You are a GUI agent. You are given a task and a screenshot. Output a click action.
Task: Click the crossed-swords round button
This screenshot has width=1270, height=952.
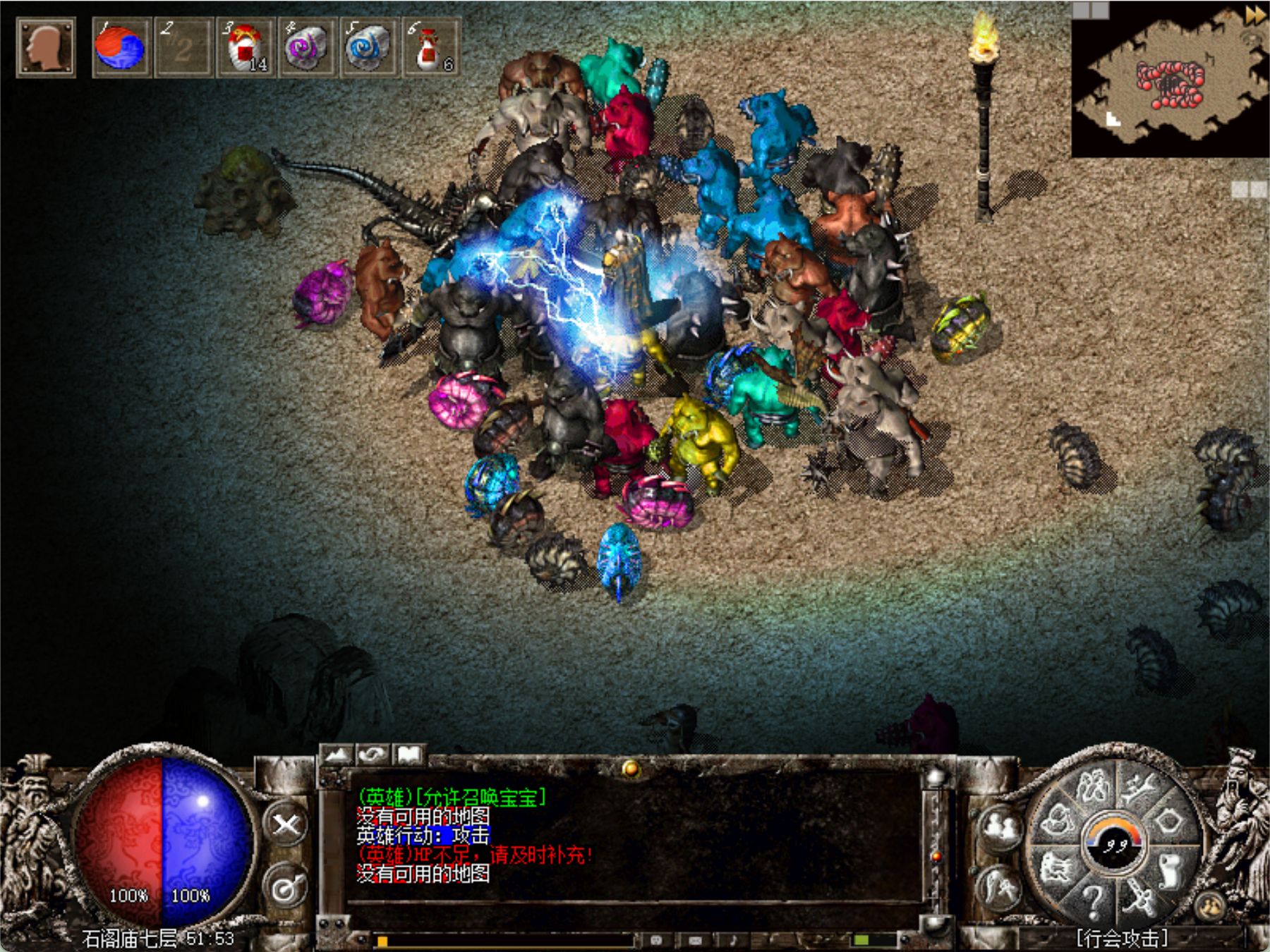click(x=286, y=825)
